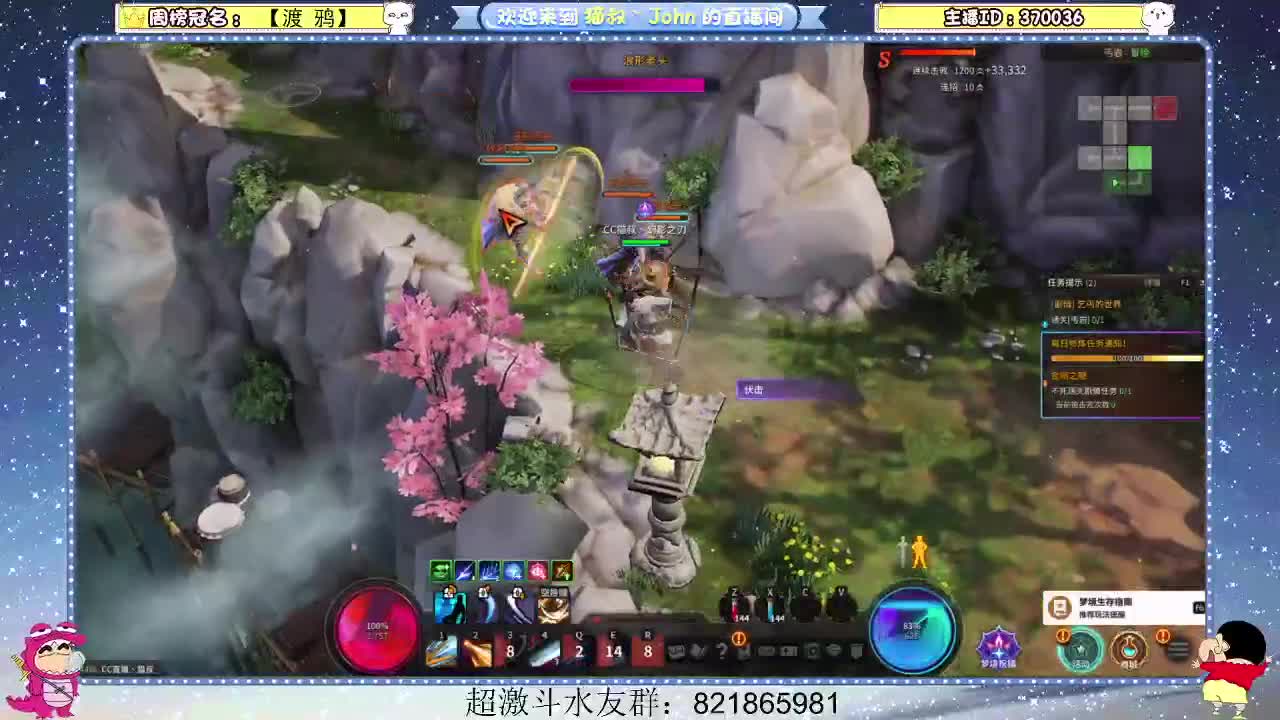Select the skill bound to E key
Screen dimensions: 1280x720
613,649
